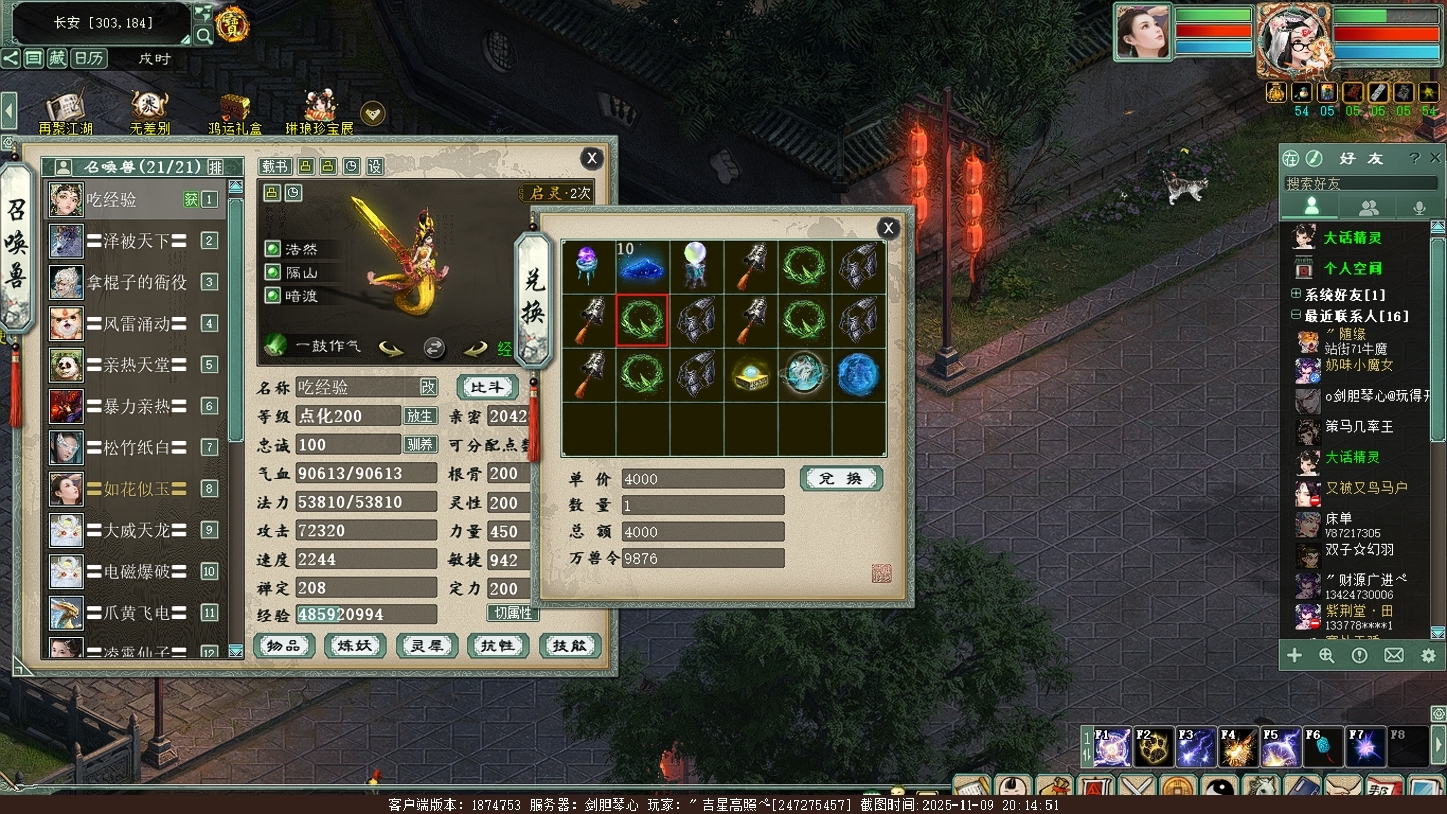
Task: Open the 物品 items button
Action: (284, 646)
